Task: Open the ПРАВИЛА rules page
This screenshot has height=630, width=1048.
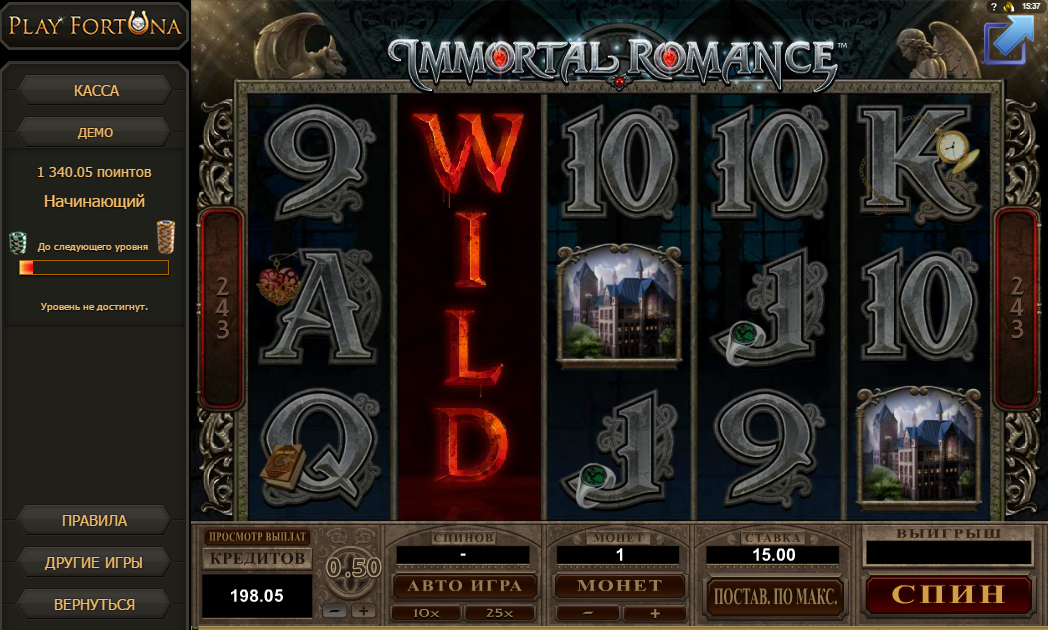Action: coord(95,521)
